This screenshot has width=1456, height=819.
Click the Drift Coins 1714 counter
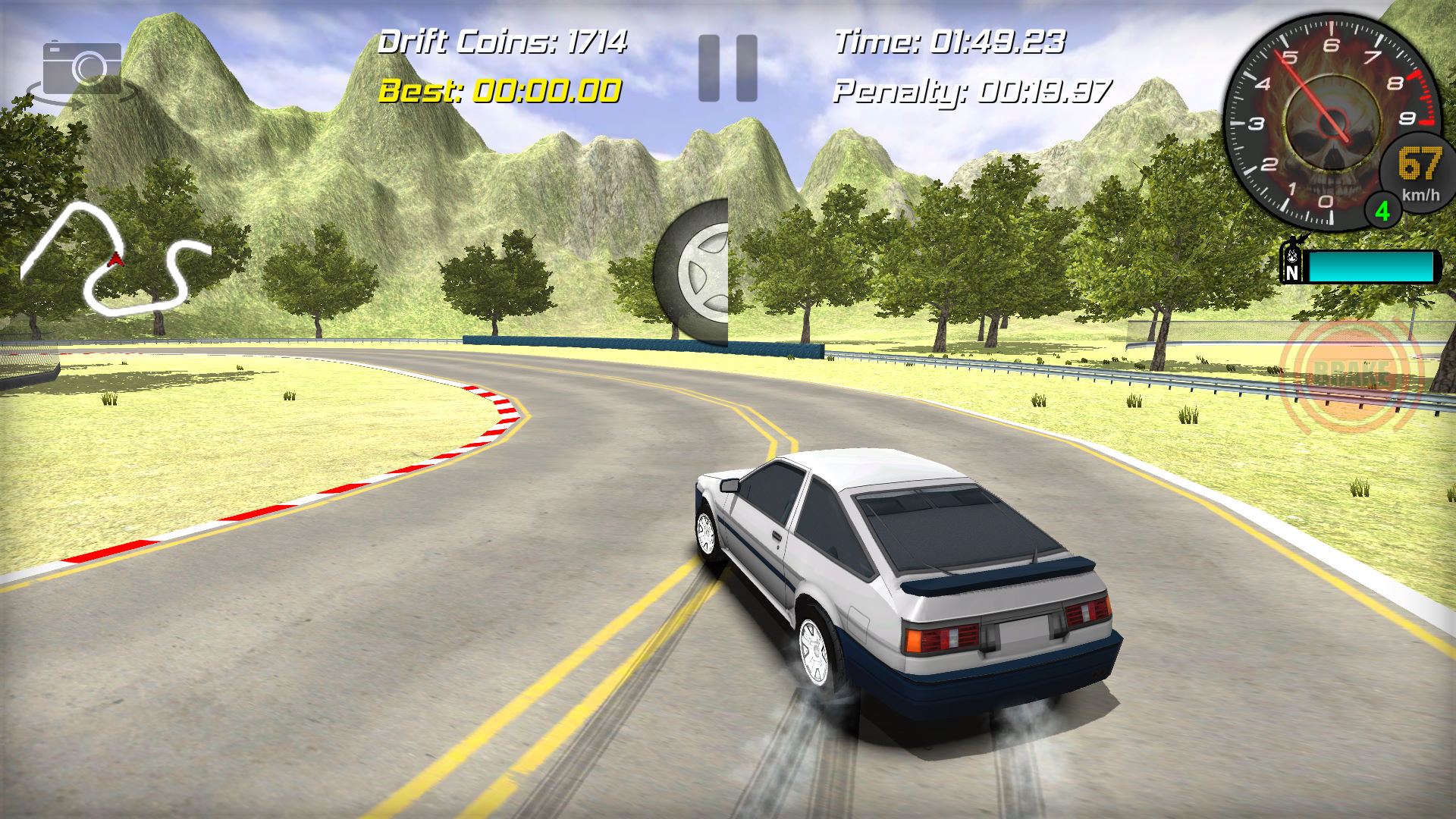(505, 42)
